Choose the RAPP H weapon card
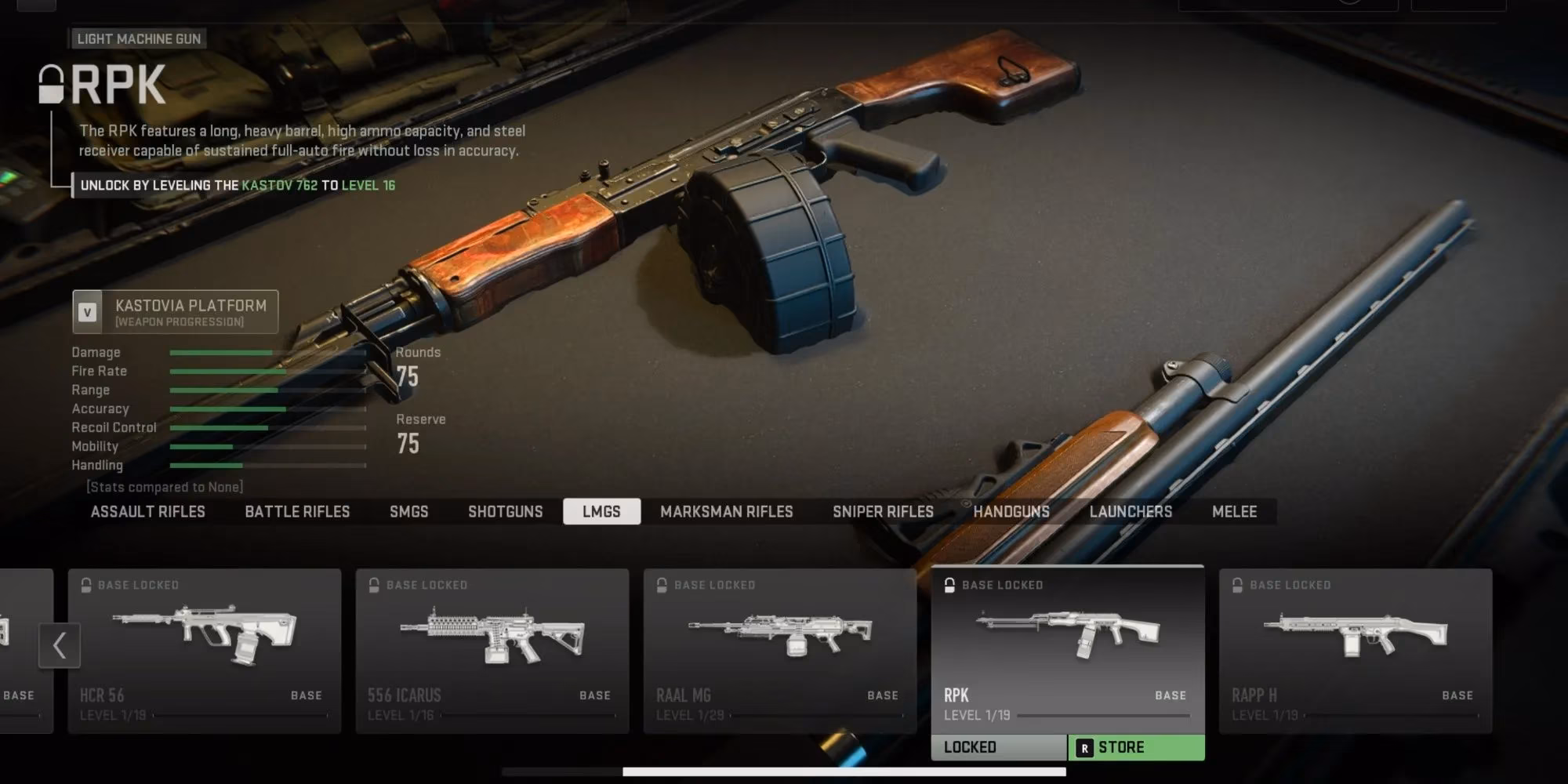Screen dimensions: 1568x784 click(1356, 651)
